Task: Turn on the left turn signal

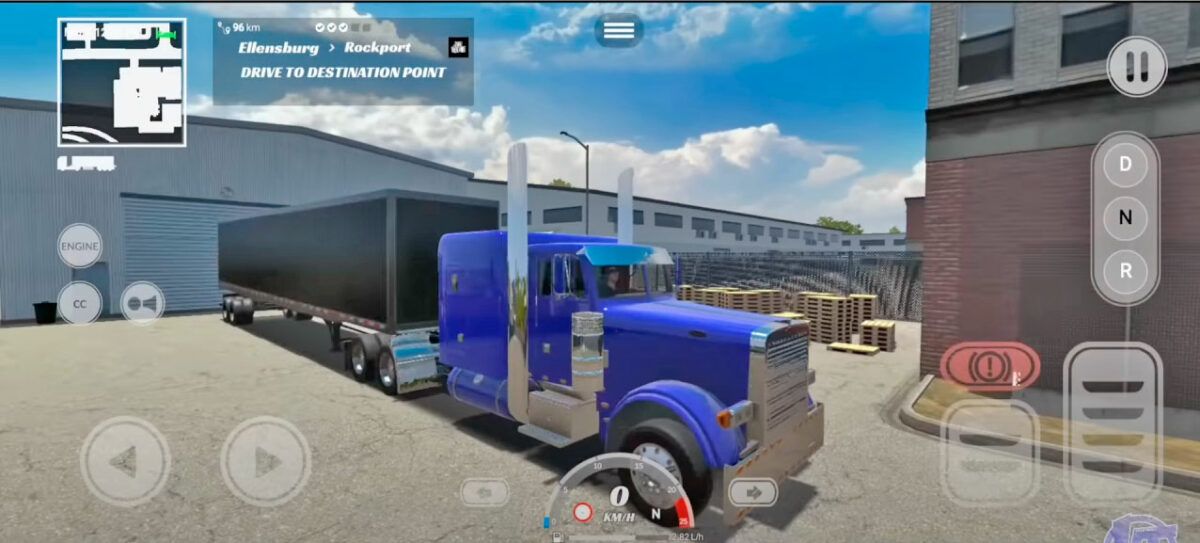Action: coord(484,492)
